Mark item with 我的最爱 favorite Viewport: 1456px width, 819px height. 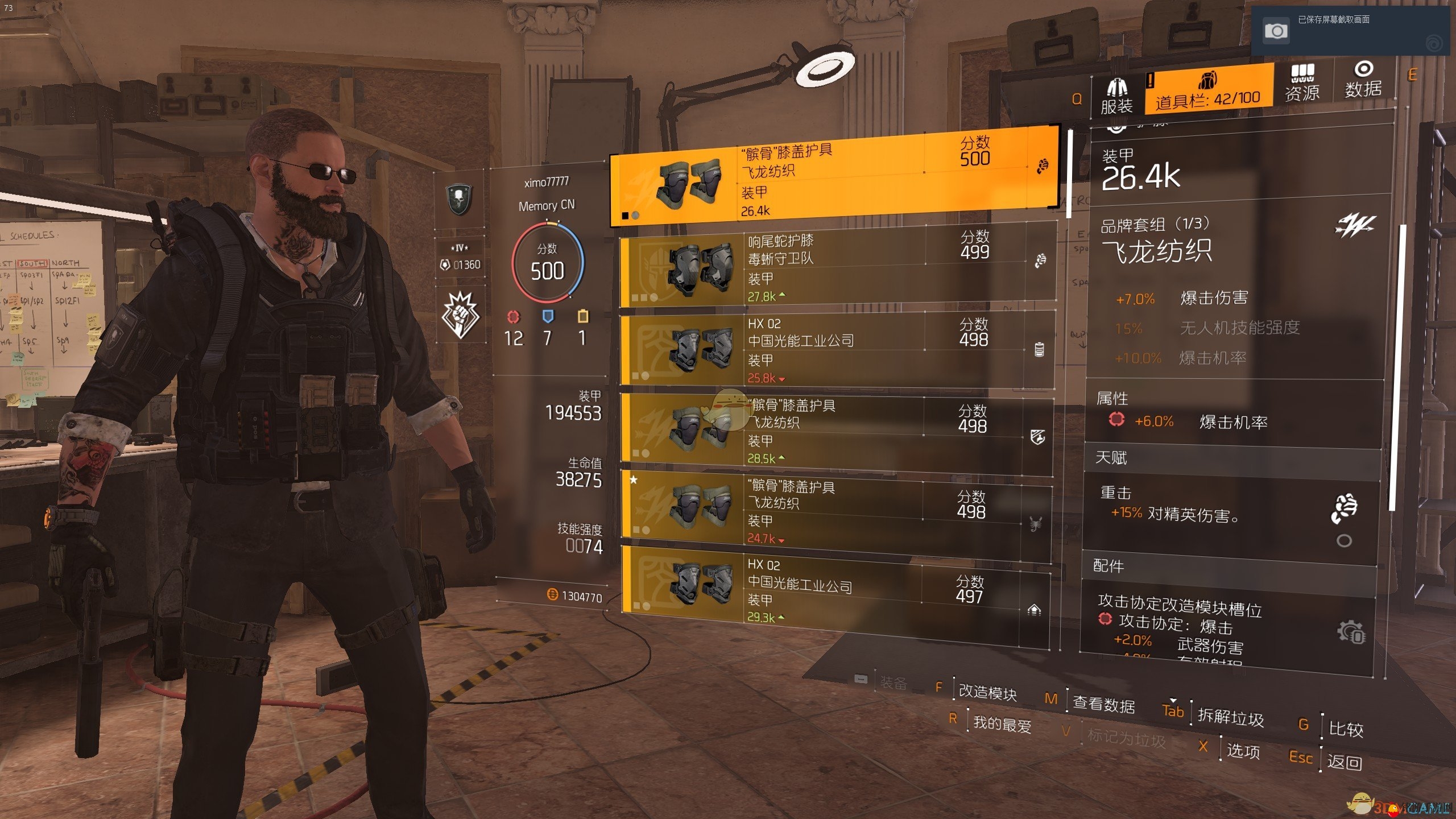(1002, 724)
